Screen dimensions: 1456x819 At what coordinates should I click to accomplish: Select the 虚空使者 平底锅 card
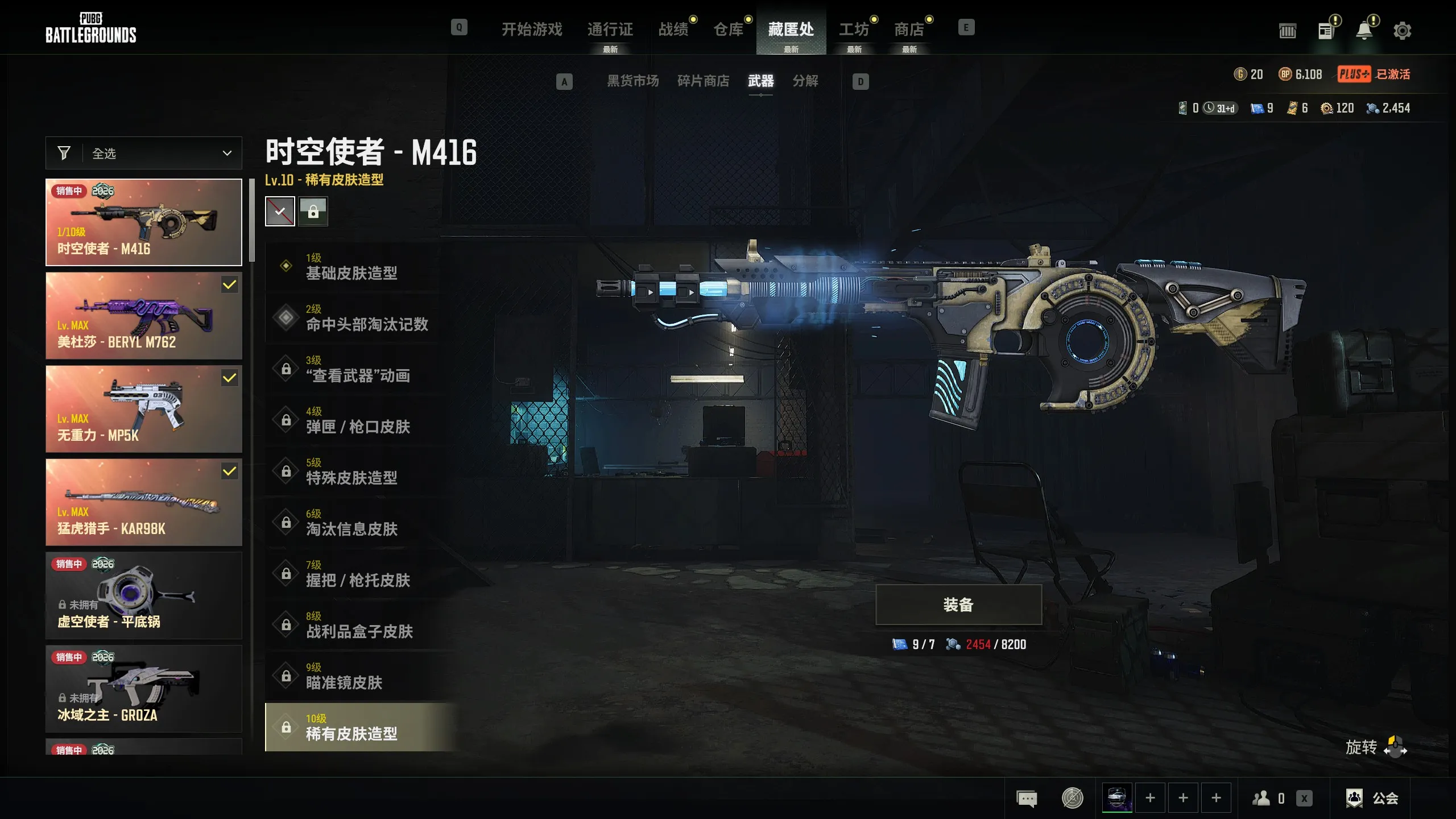coord(144,595)
